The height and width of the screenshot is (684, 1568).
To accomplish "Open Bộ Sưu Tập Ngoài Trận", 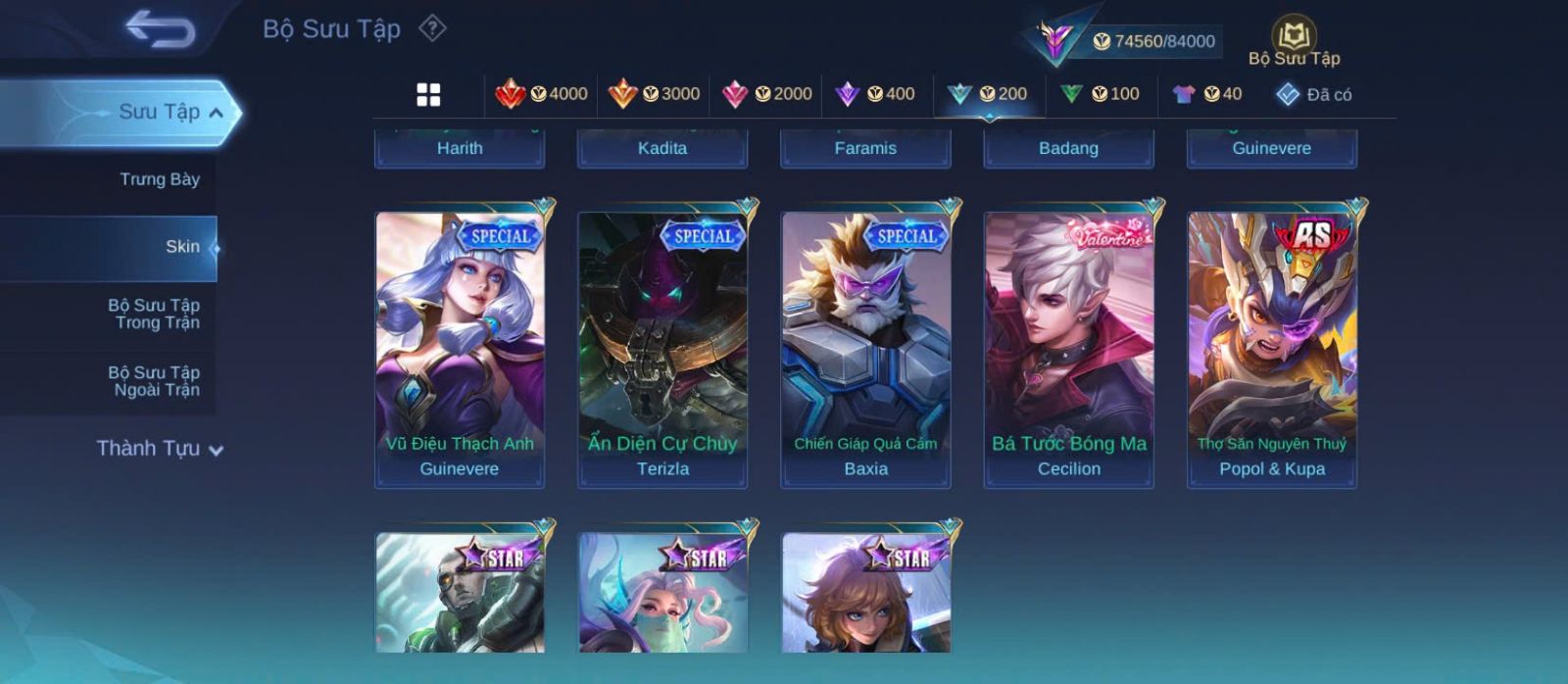I will (154, 381).
